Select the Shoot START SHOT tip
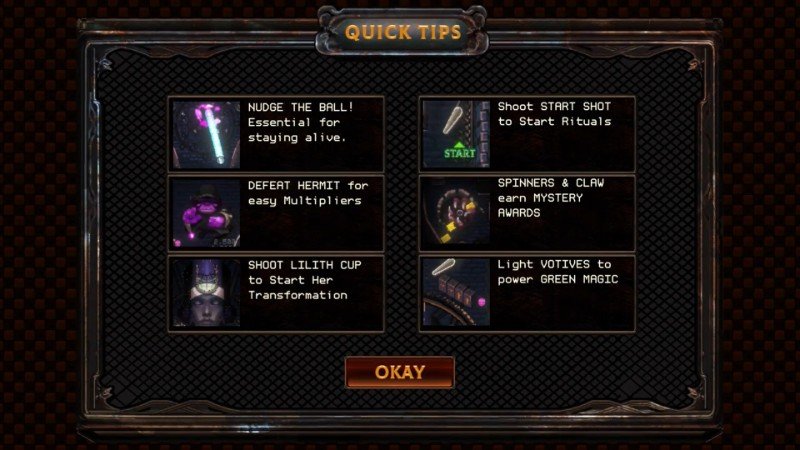This screenshot has height=450, width=800. coord(526,134)
